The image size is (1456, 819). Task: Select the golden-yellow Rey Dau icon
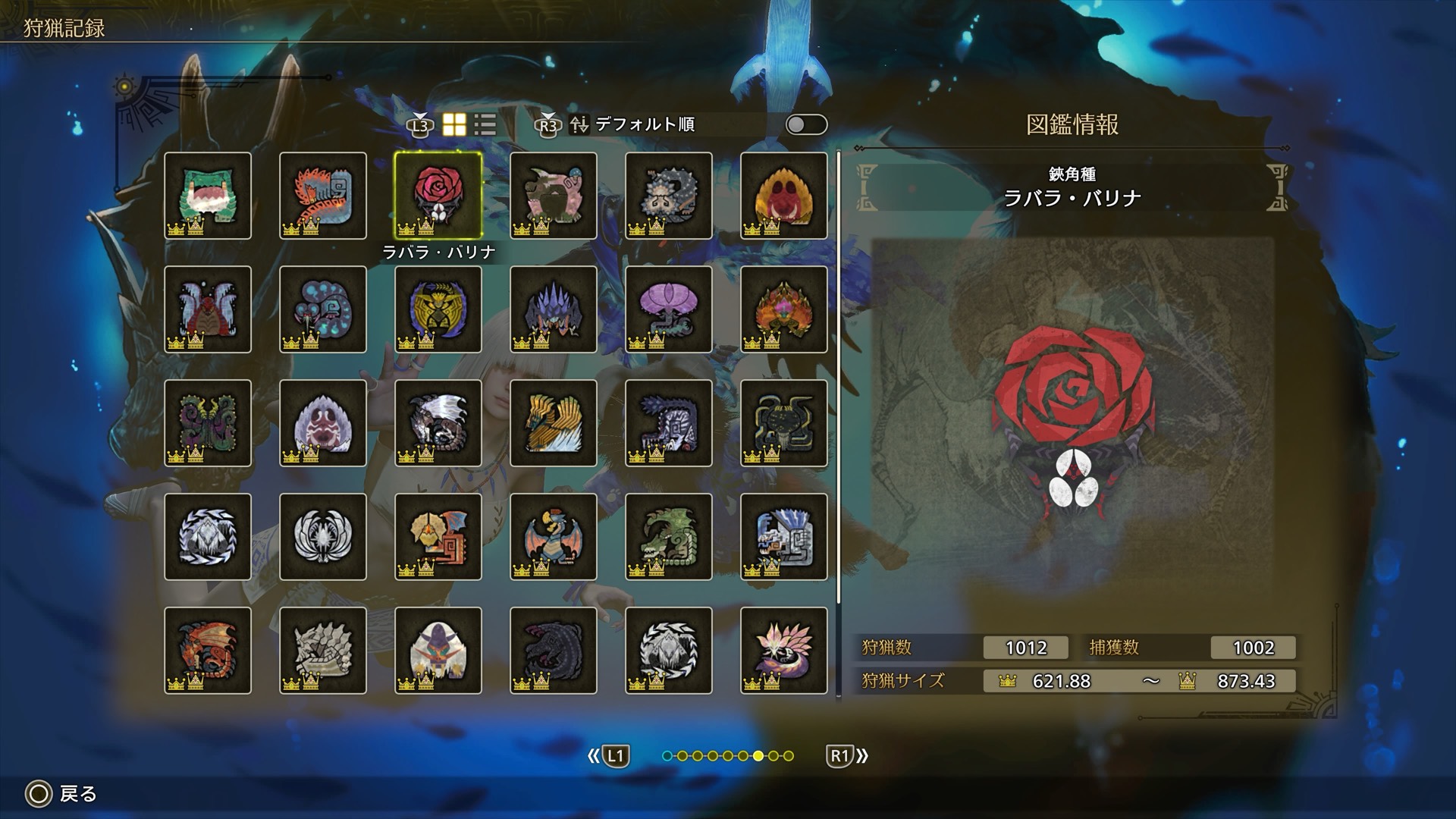pos(553,422)
